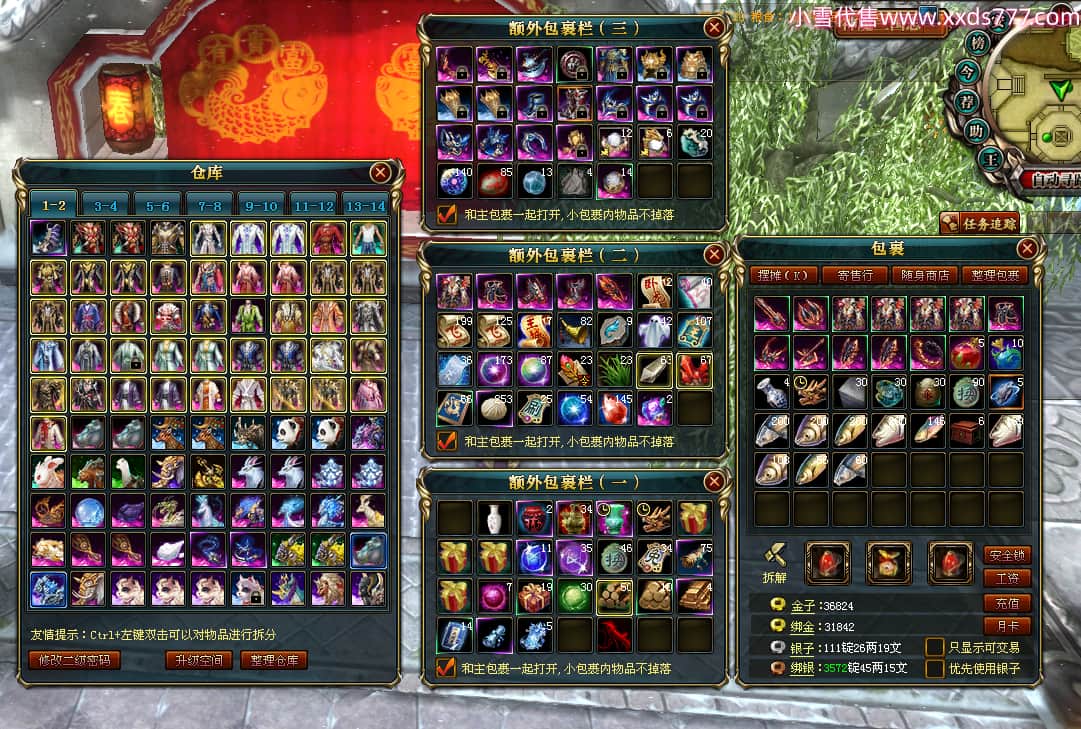Viewport: 1081px width, 729px height.
Task: Tidy the bag with 整理包裹
Action: (x=994, y=275)
